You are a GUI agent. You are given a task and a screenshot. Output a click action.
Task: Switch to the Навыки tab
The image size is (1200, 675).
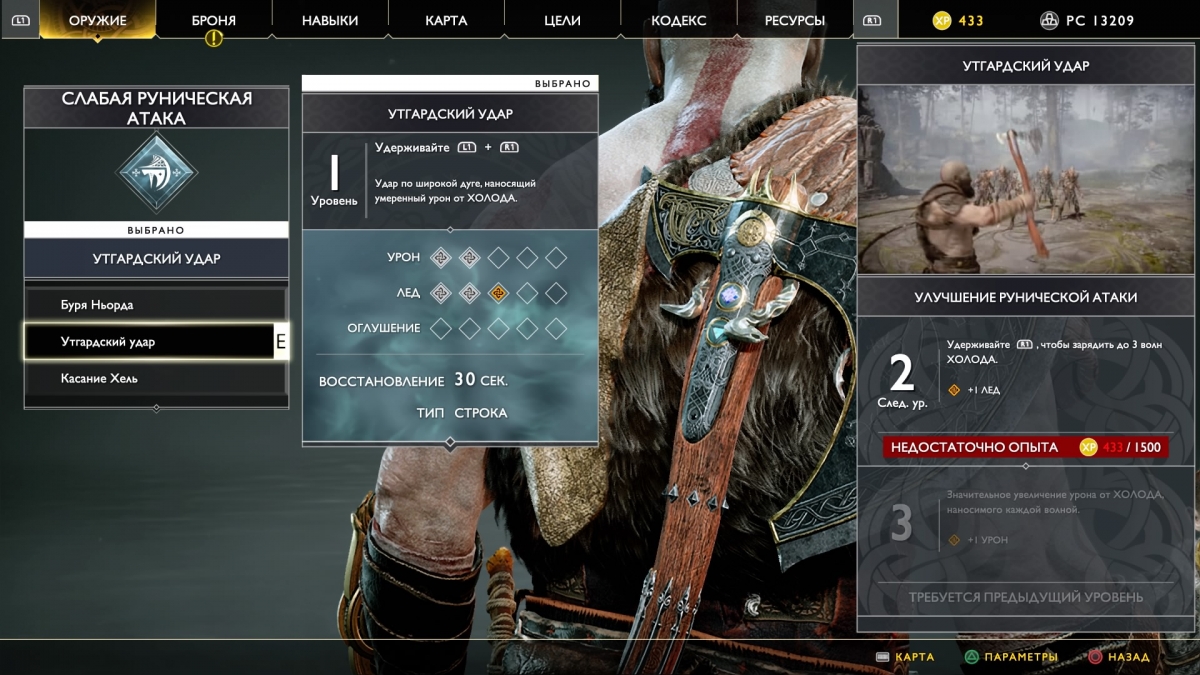[x=329, y=20]
